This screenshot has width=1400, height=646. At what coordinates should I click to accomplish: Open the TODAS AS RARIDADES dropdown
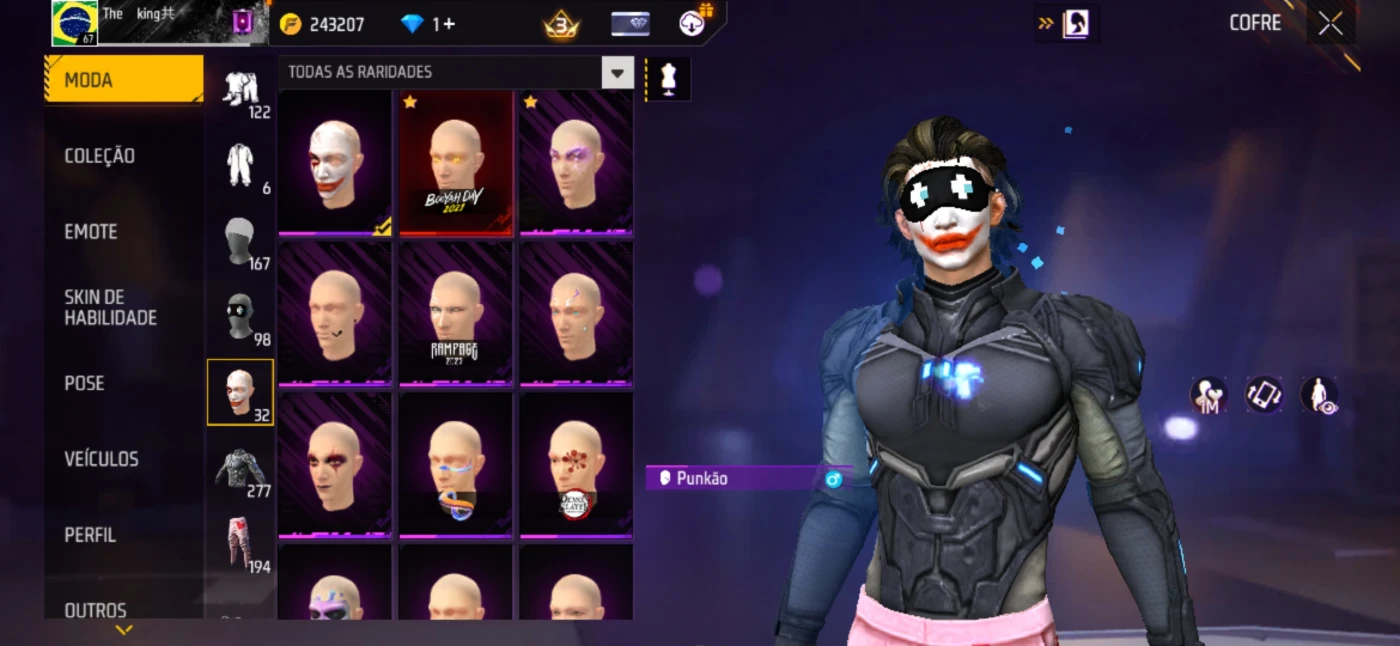617,72
